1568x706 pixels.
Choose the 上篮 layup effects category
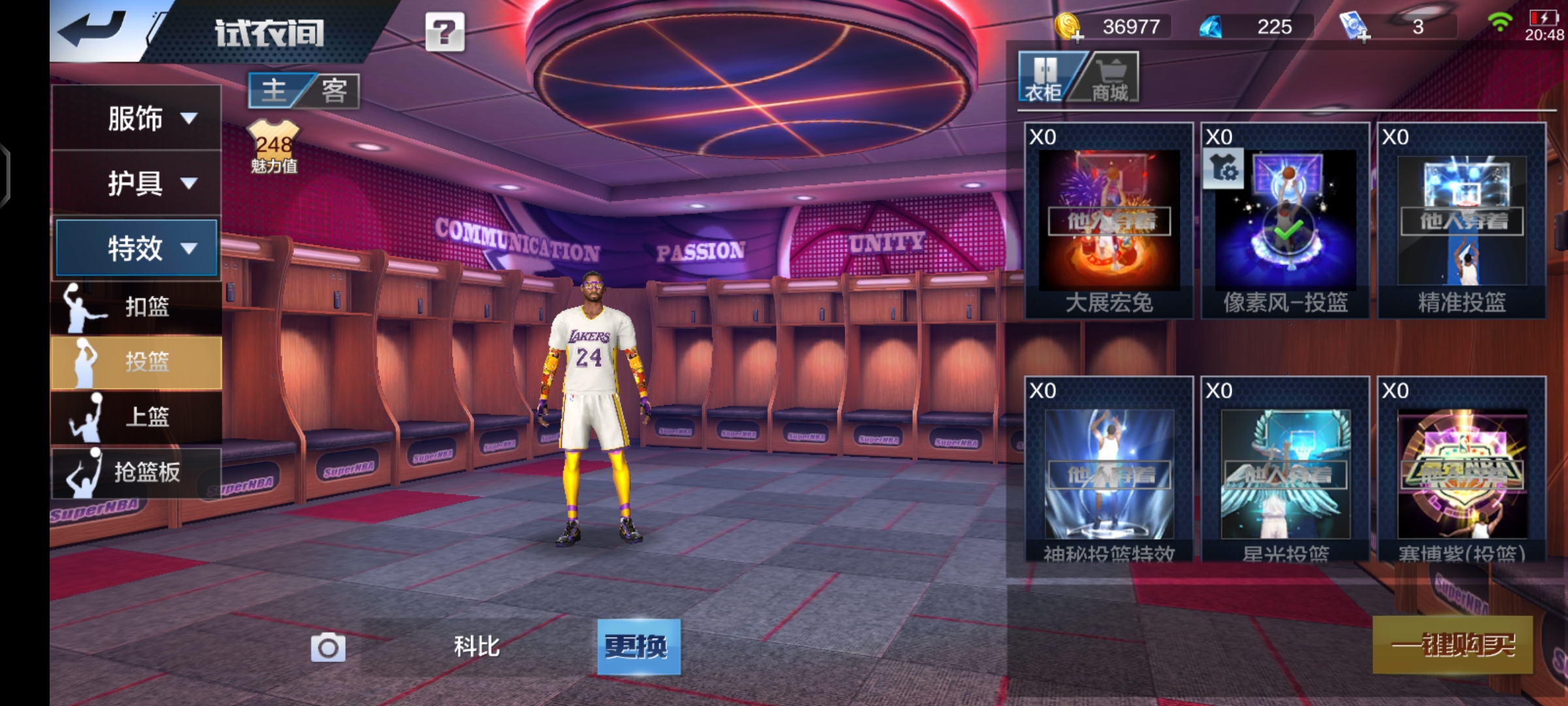tap(137, 416)
